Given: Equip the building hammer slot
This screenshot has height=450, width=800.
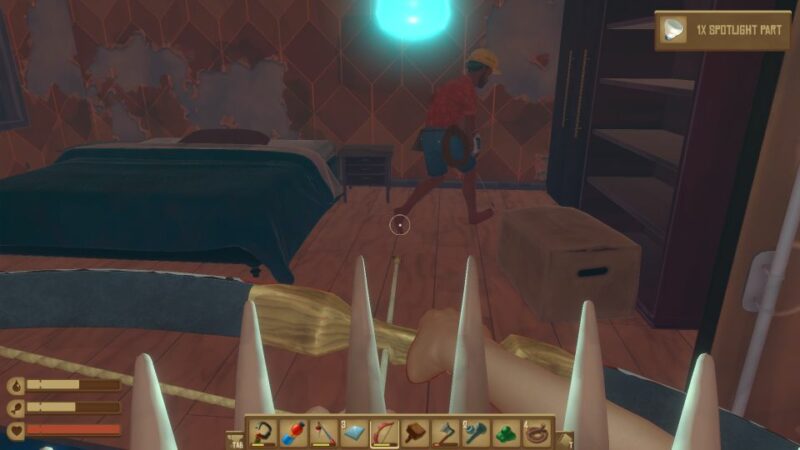Looking at the screenshot, I should click(414, 433).
